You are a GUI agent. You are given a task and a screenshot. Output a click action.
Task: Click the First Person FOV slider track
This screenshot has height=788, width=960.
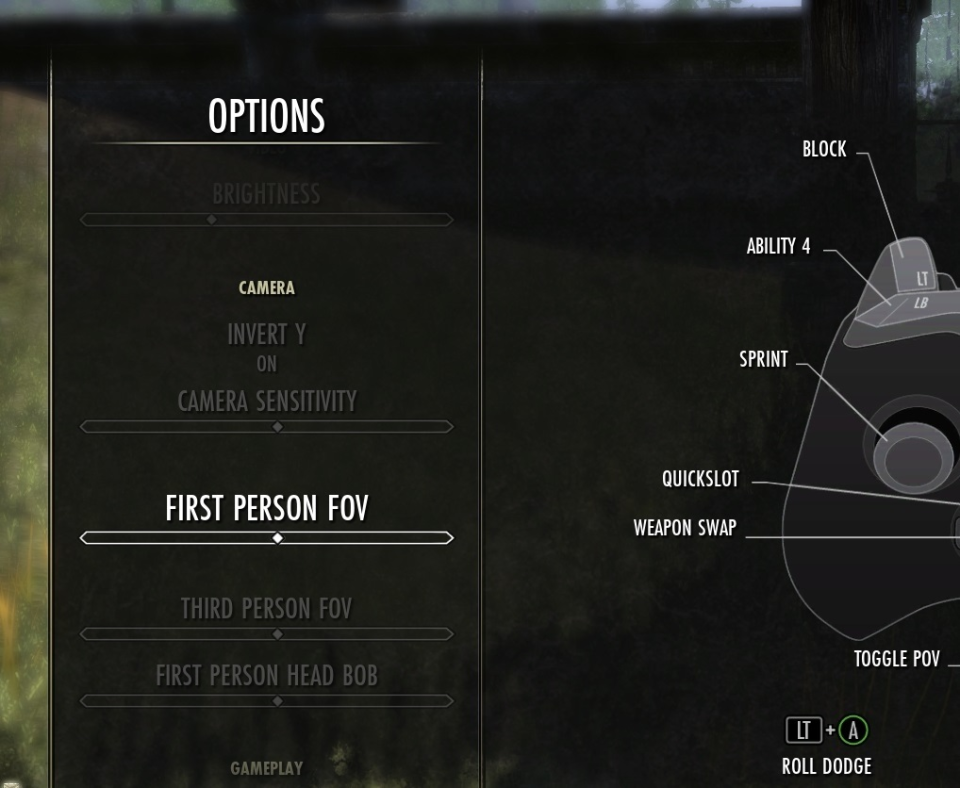point(266,538)
